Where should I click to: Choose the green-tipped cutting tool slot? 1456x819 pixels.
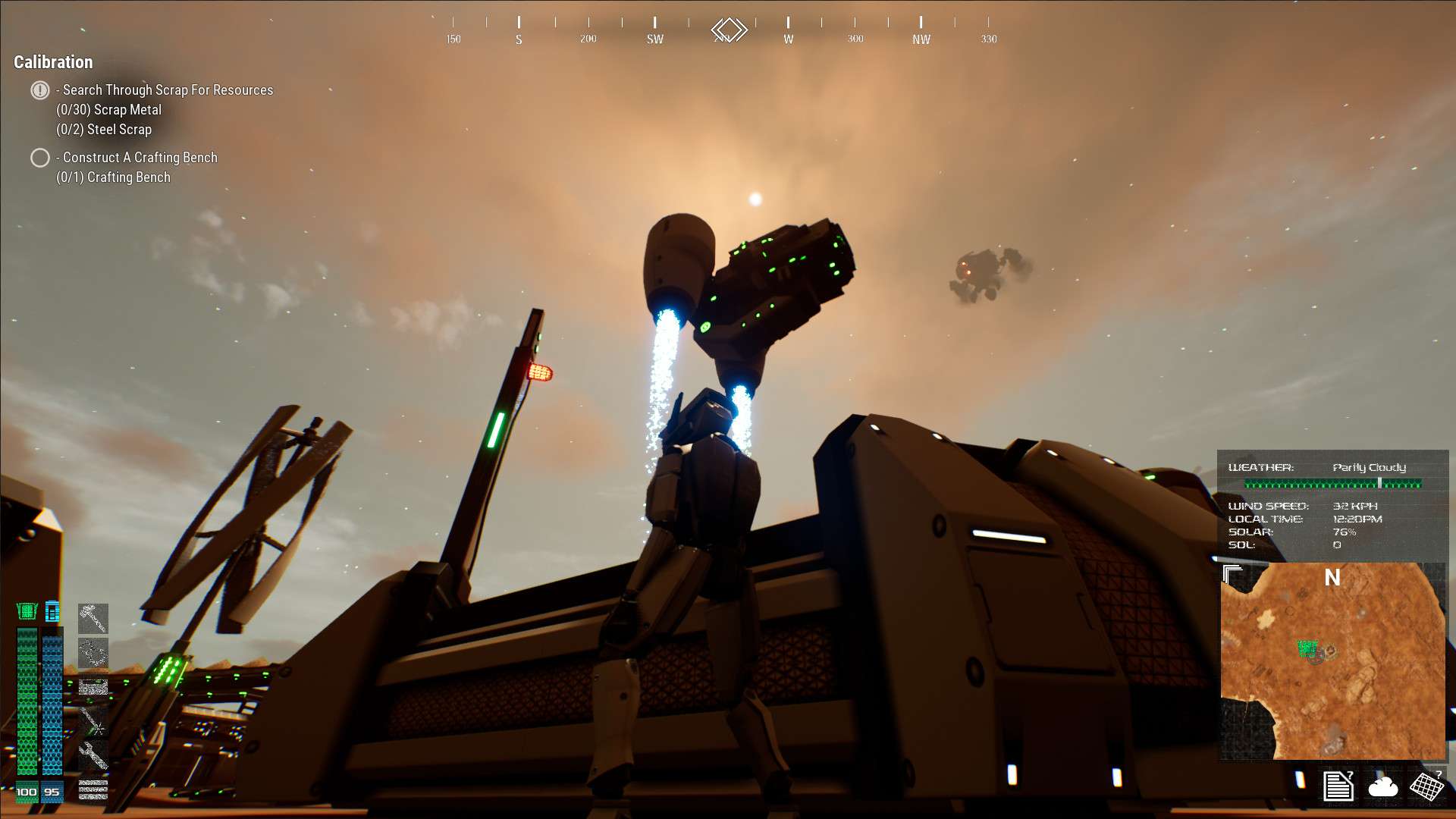[93, 720]
